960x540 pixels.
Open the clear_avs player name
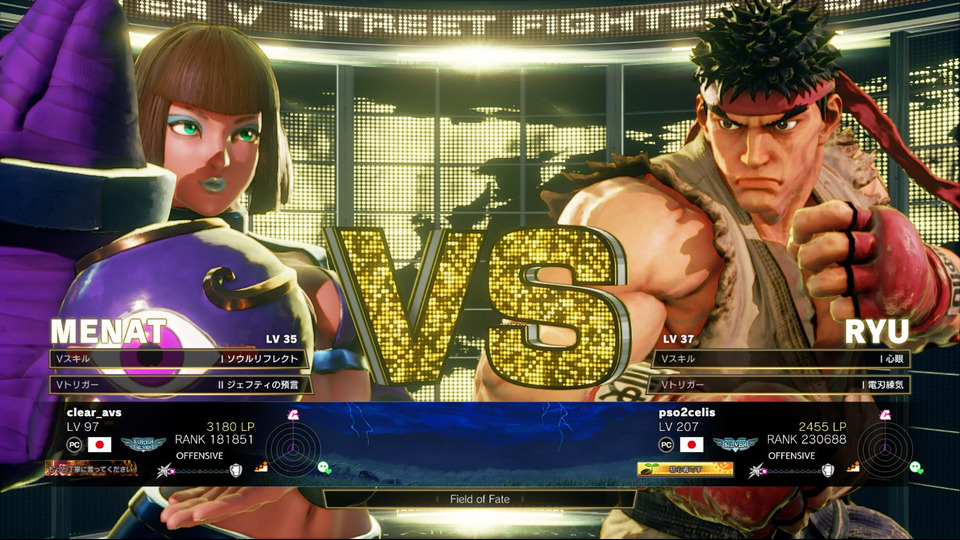93,411
